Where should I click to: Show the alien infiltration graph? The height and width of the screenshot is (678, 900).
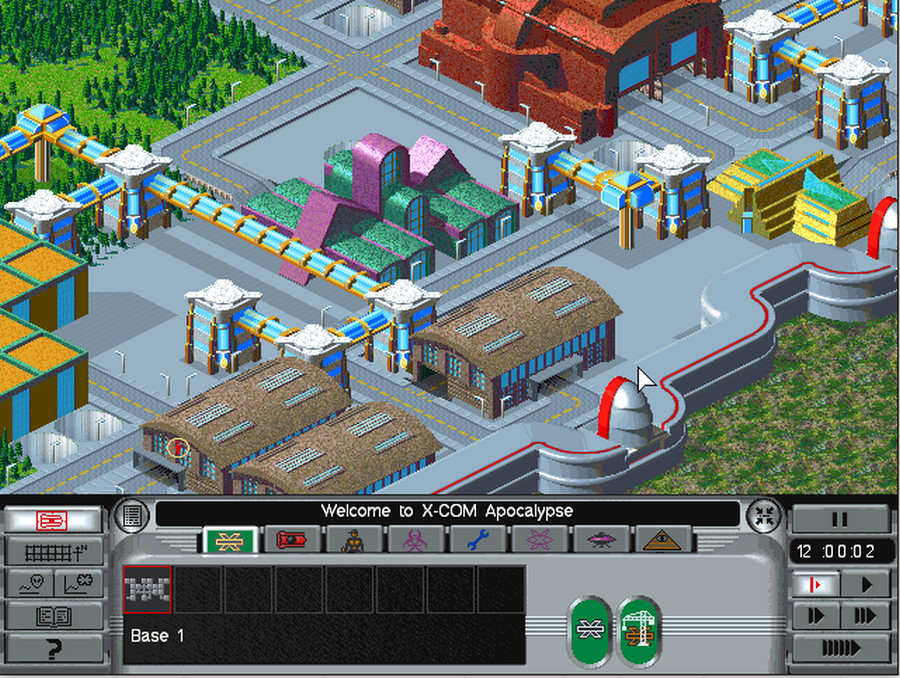(x=28, y=584)
